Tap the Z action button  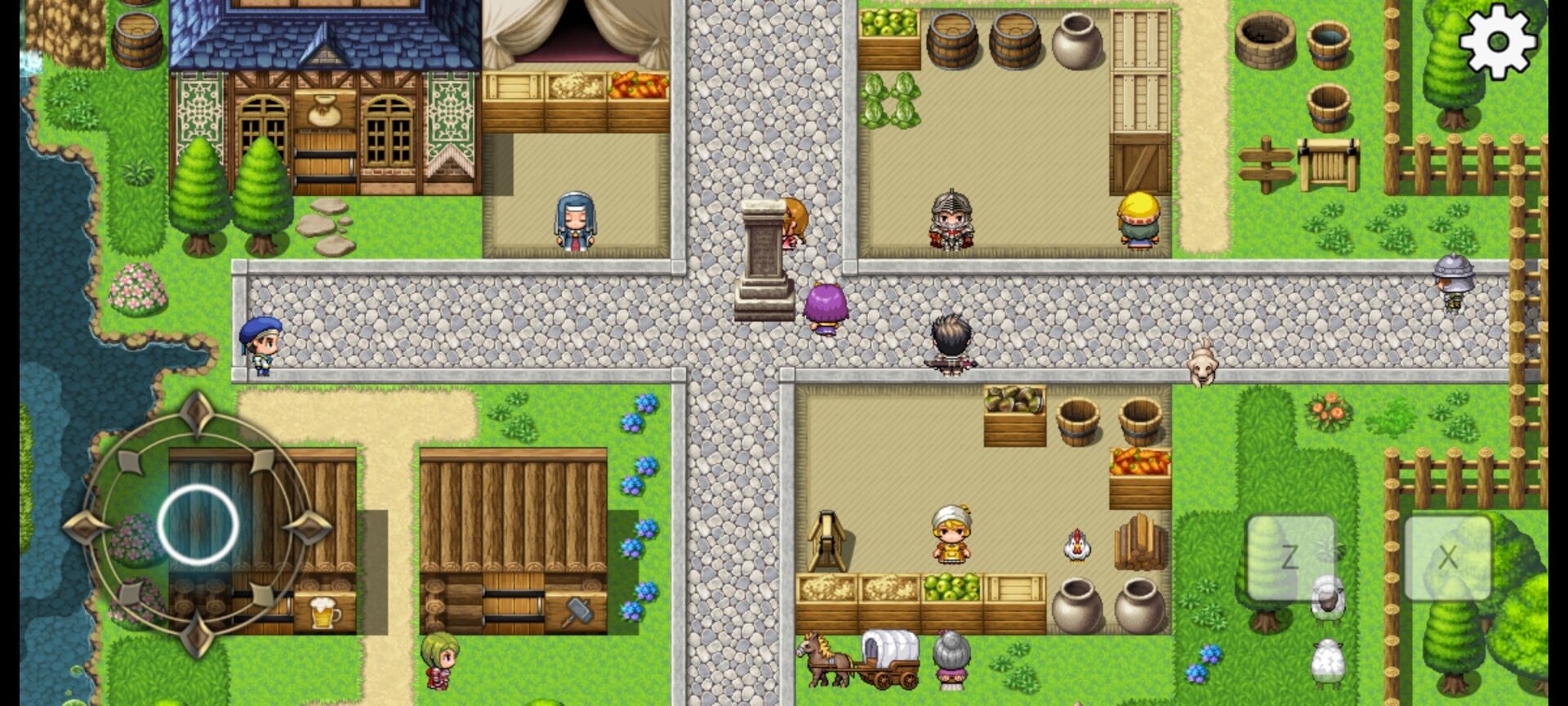point(1290,557)
